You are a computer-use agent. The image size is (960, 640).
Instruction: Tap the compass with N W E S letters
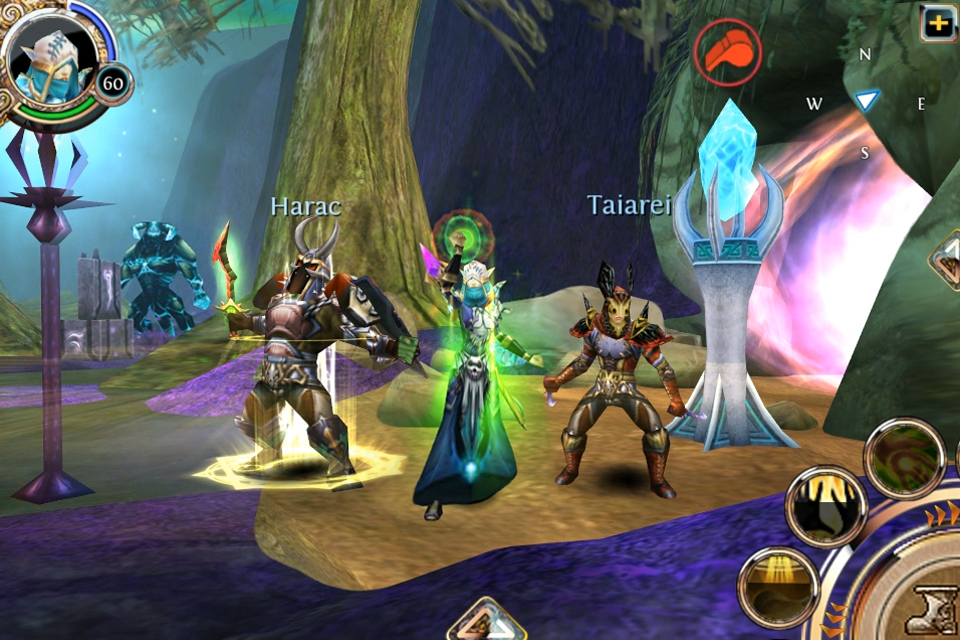(866, 101)
